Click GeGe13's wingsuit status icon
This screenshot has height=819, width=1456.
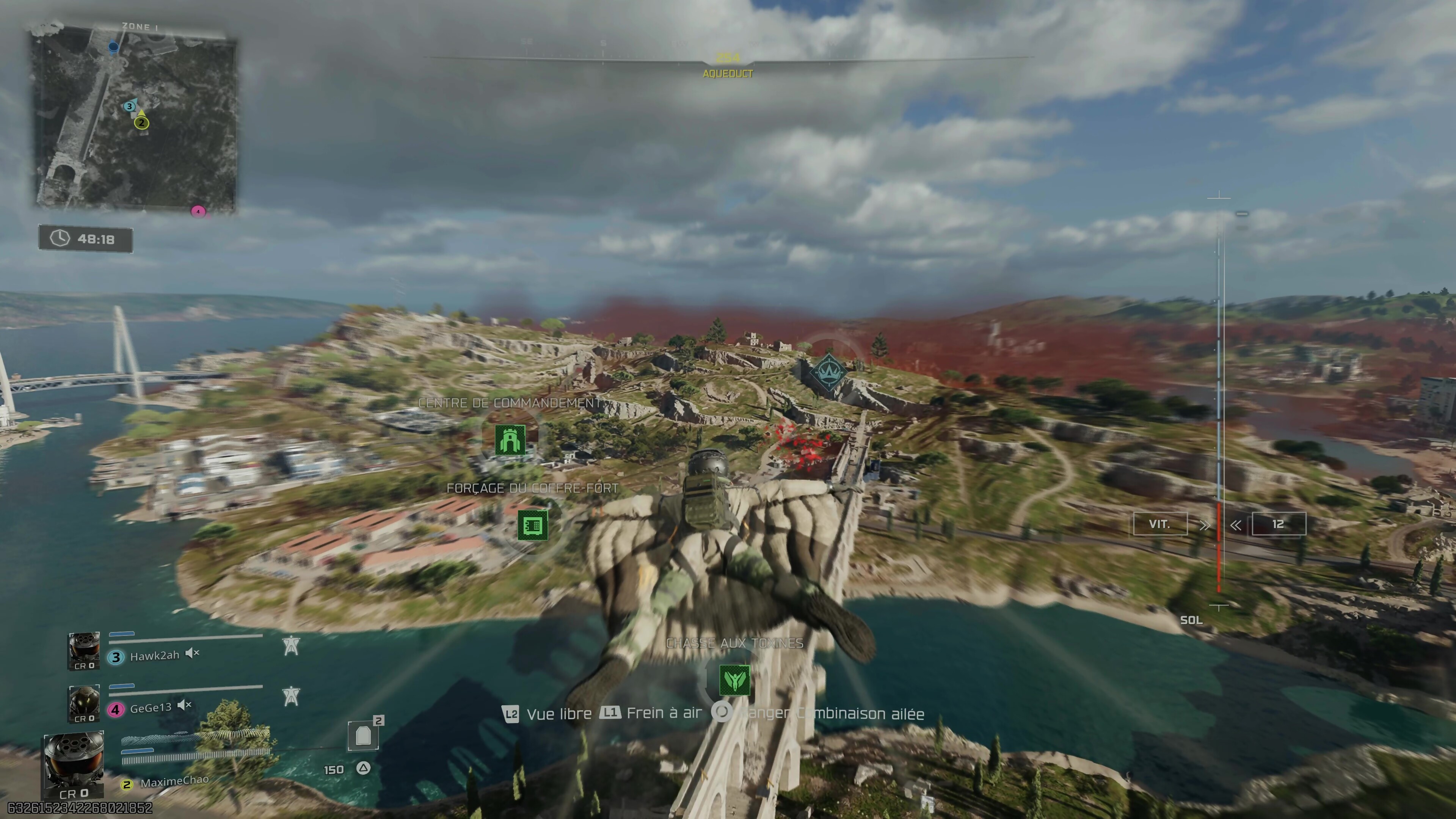click(291, 696)
